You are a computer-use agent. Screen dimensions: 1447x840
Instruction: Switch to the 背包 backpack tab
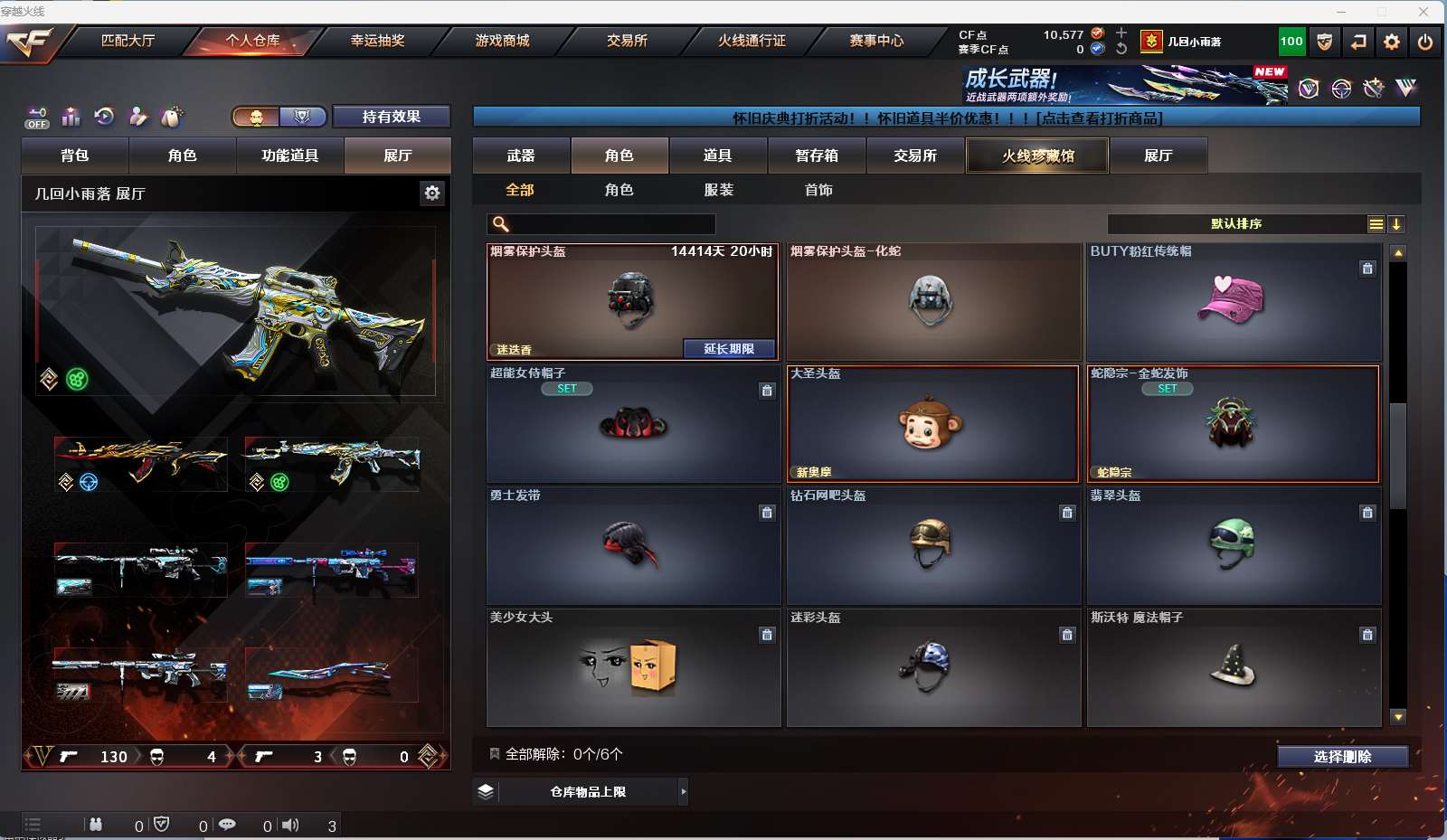75,156
